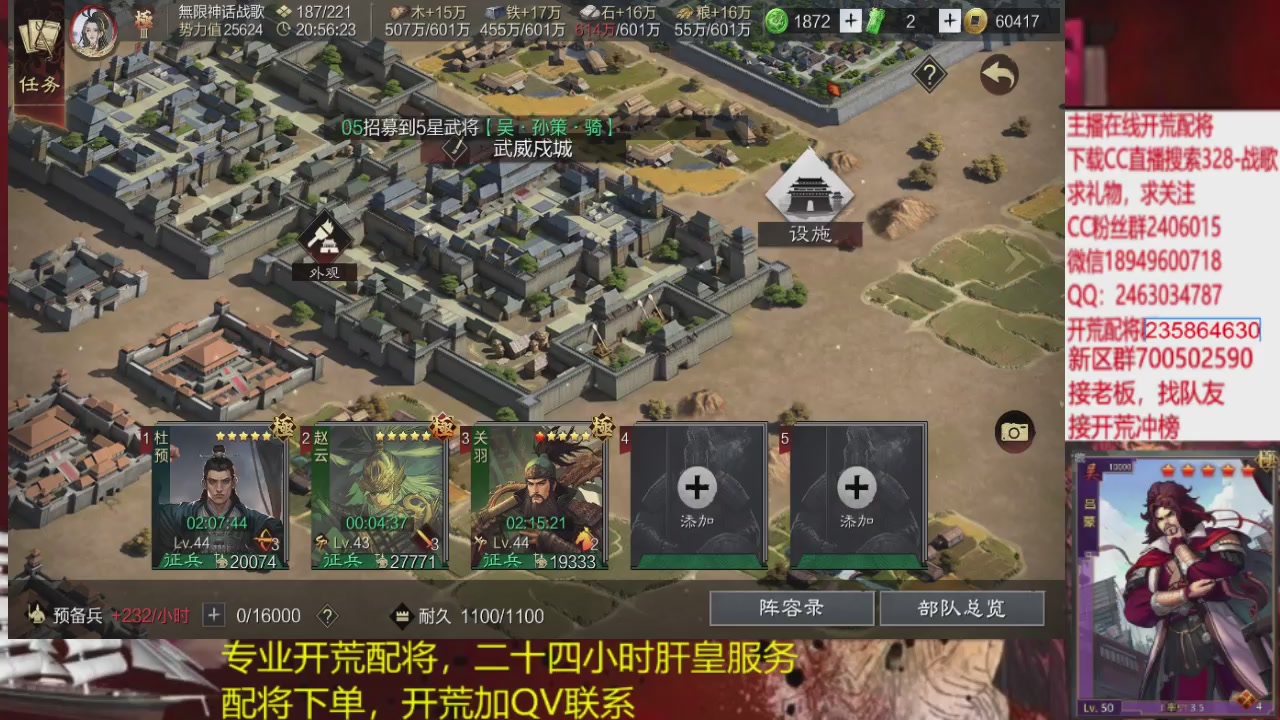Click the camera screenshot icon
1280x720 pixels.
(1016, 430)
